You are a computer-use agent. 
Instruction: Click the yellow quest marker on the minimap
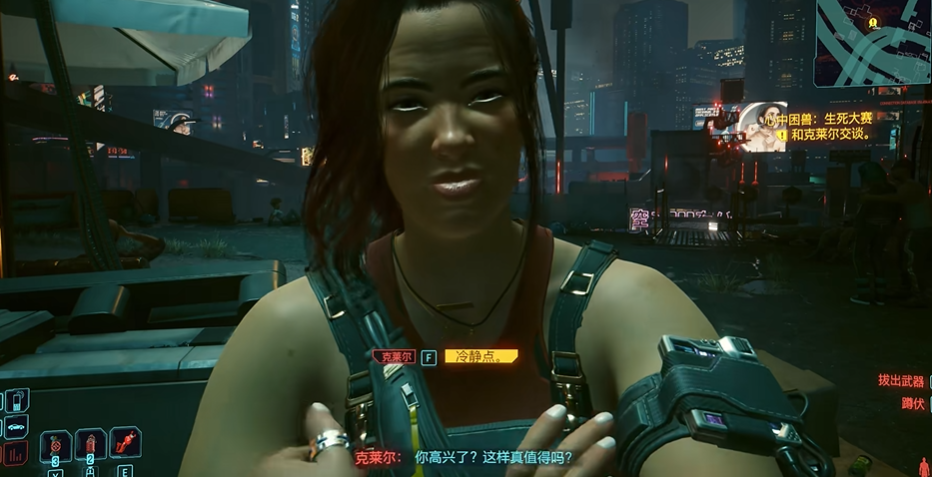pyautogui.click(x=873, y=22)
